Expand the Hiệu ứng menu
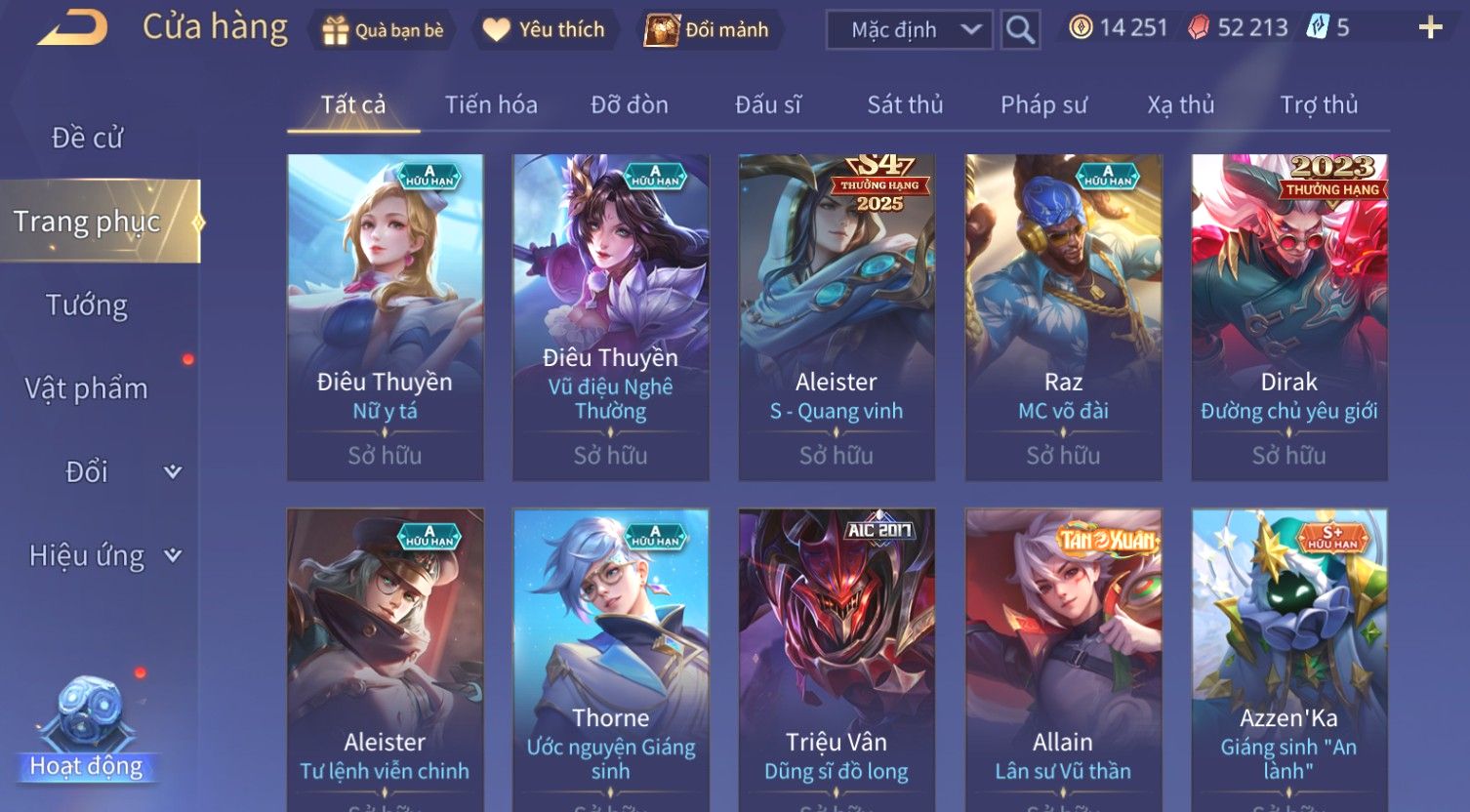This screenshot has height=812, width=1470. point(102,555)
